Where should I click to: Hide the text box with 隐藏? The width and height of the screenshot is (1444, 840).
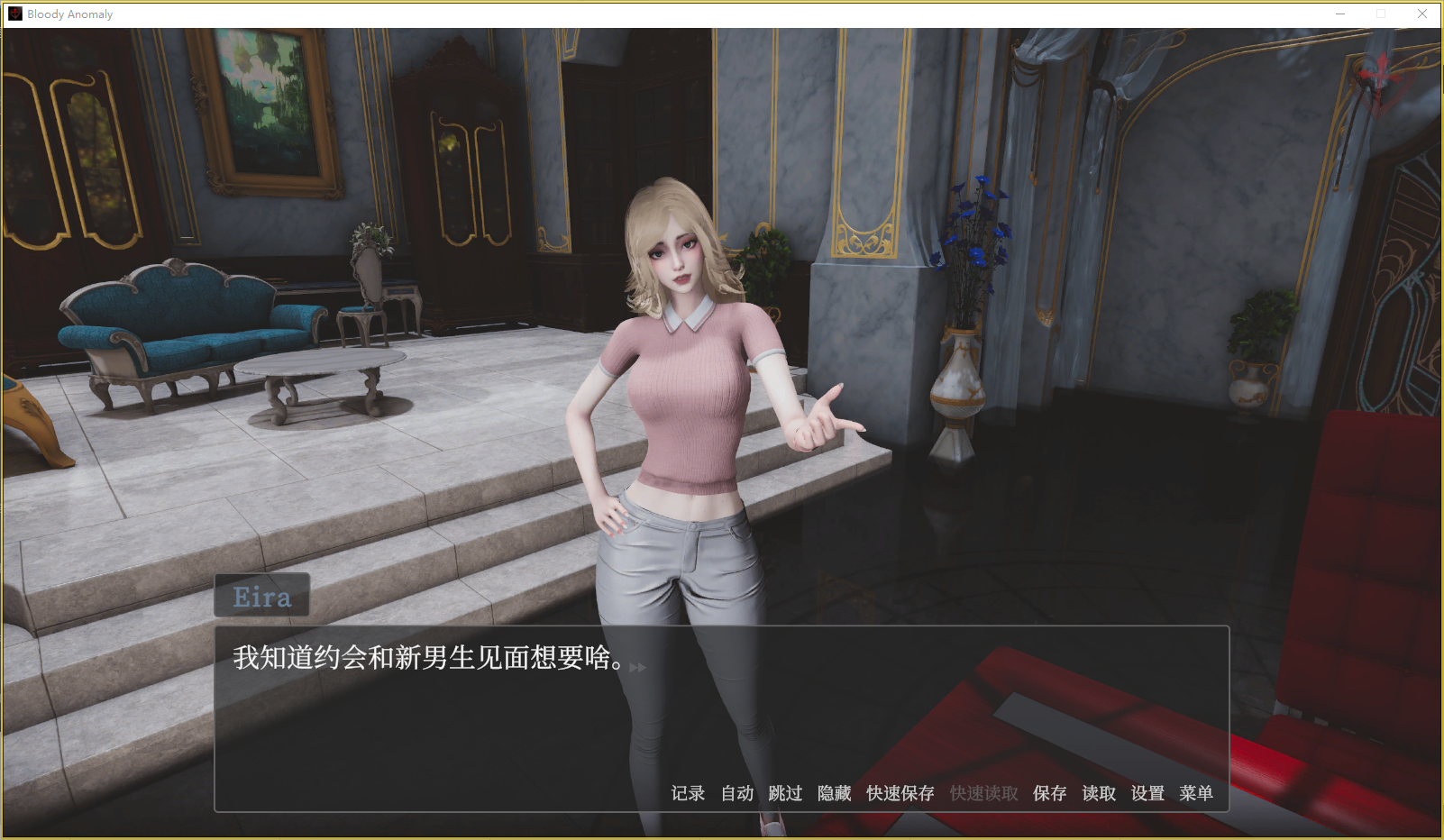click(834, 793)
